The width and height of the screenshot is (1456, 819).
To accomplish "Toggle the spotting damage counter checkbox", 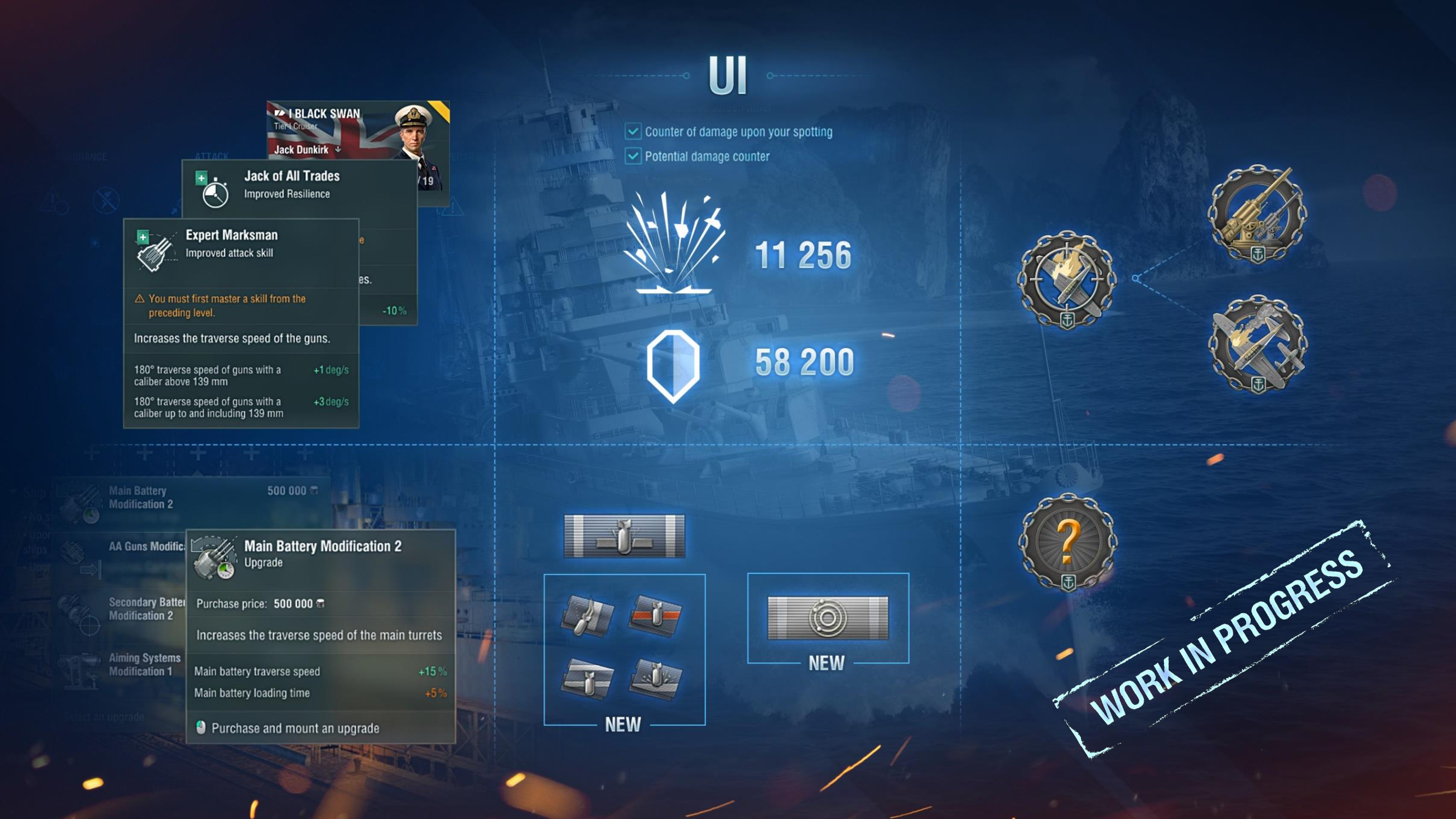I will (633, 132).
